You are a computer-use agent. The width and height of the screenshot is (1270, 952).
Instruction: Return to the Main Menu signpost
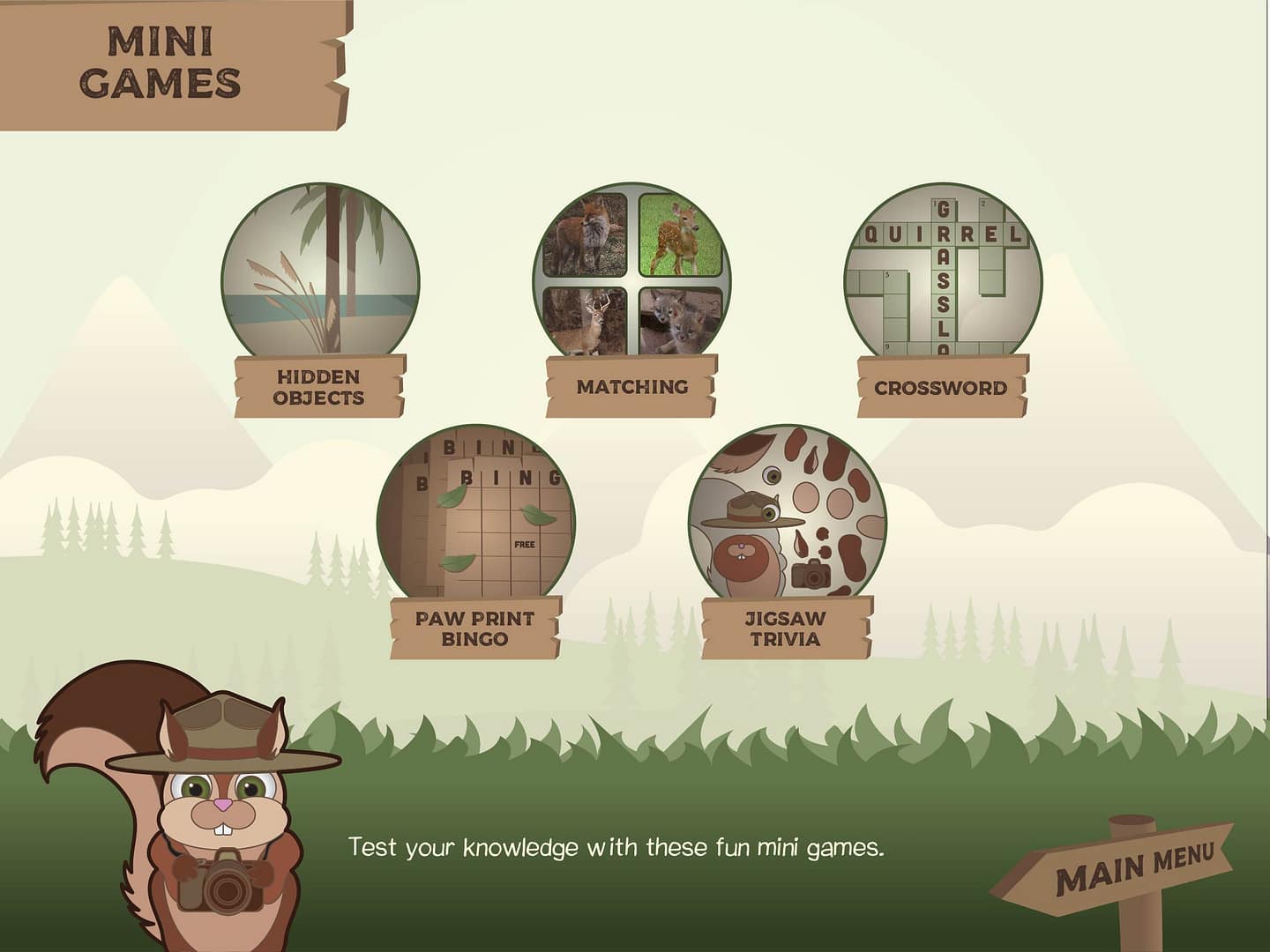(1132, 866)
